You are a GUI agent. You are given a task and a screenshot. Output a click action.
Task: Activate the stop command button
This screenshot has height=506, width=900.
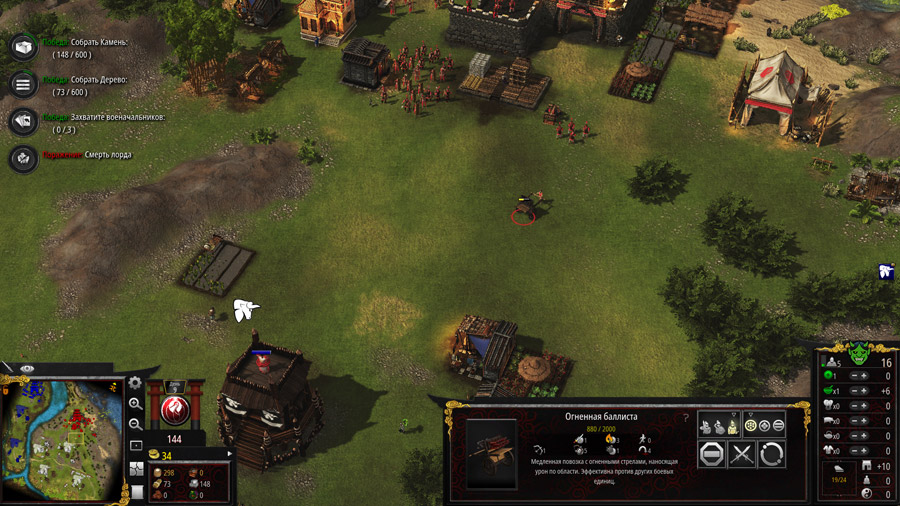coord(712,455)
